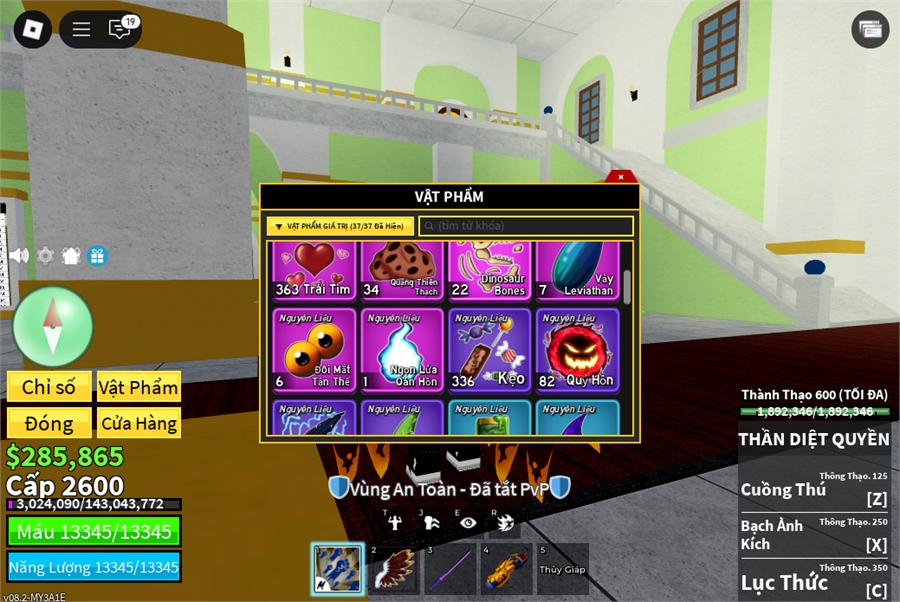
Task: Close the Vật Phẩm inventory window
Action: (620, 177)
